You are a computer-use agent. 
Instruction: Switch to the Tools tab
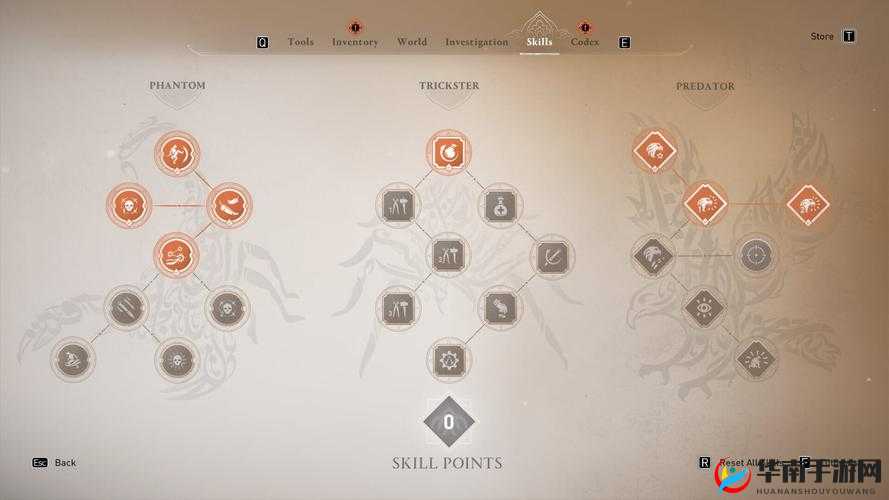pyautogui.click(x=300, y=42)
